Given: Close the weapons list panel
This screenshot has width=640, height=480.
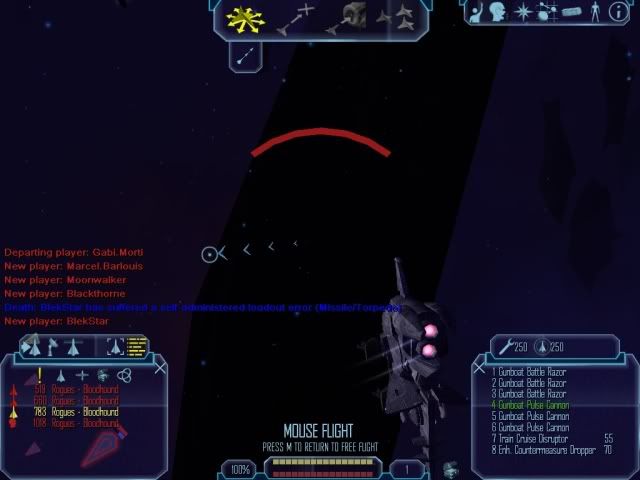Looking at the screenshot, I should (481, 369).
